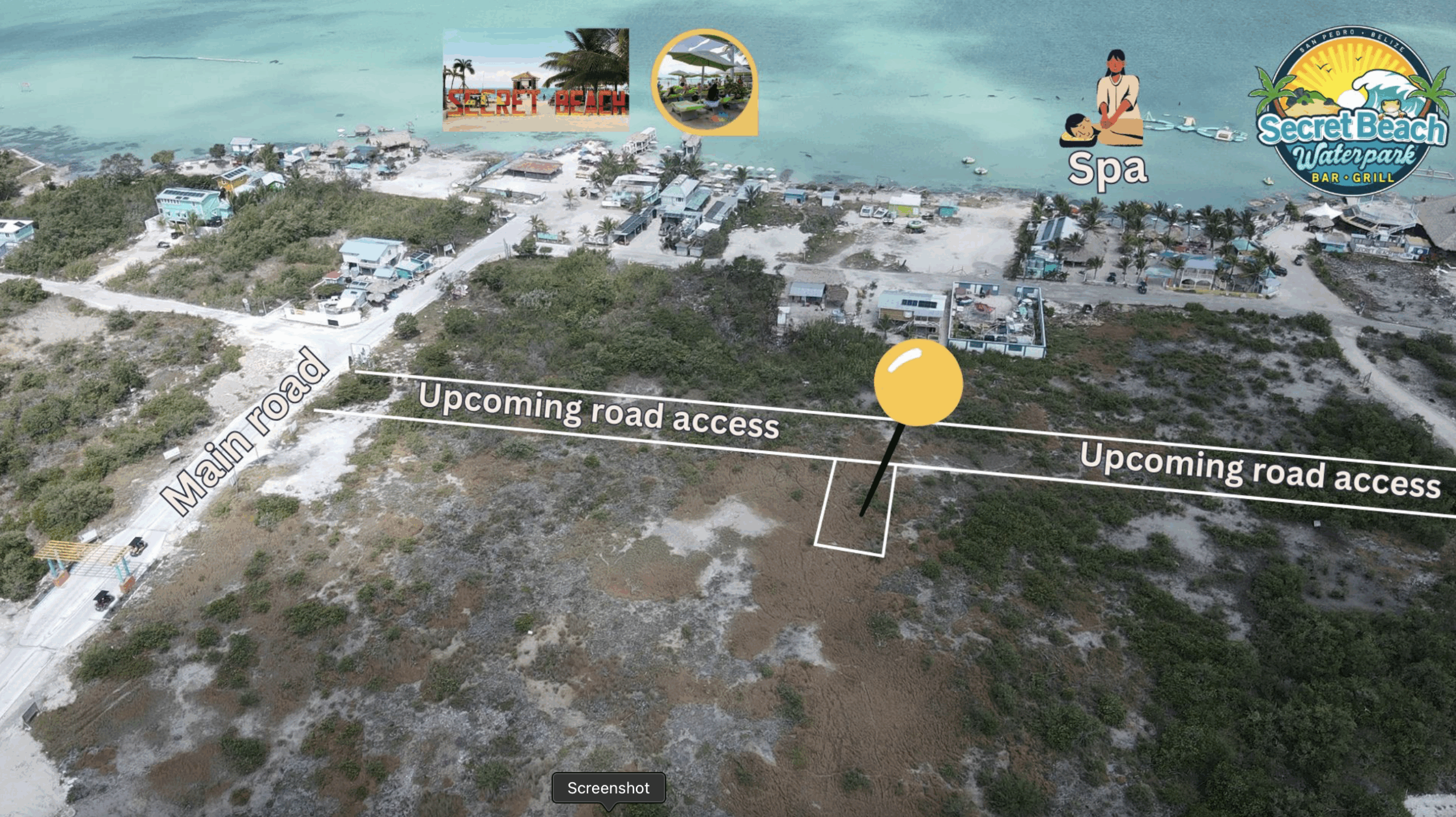
Task: Open the Secret Beach sign photo thumbnail
Action: coord(536,80)
